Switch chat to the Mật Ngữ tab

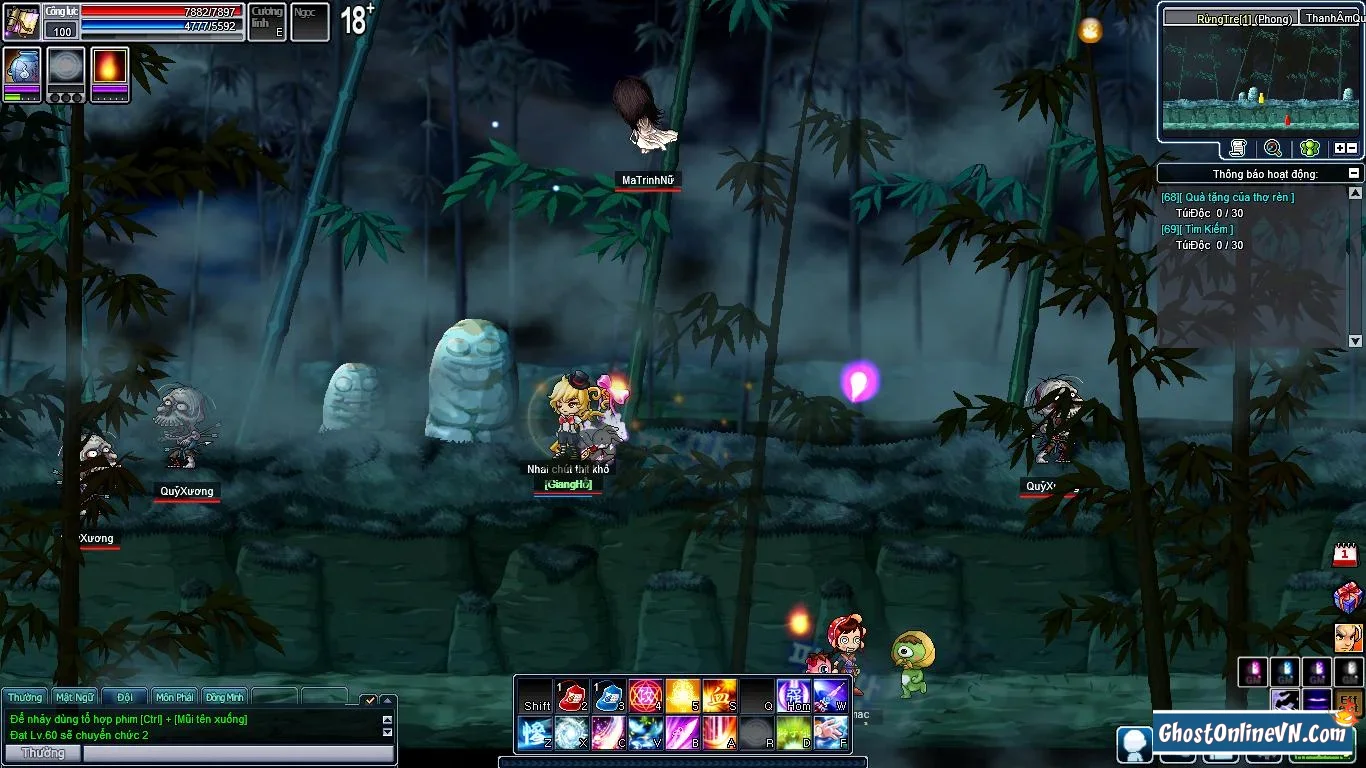[75, 697]
